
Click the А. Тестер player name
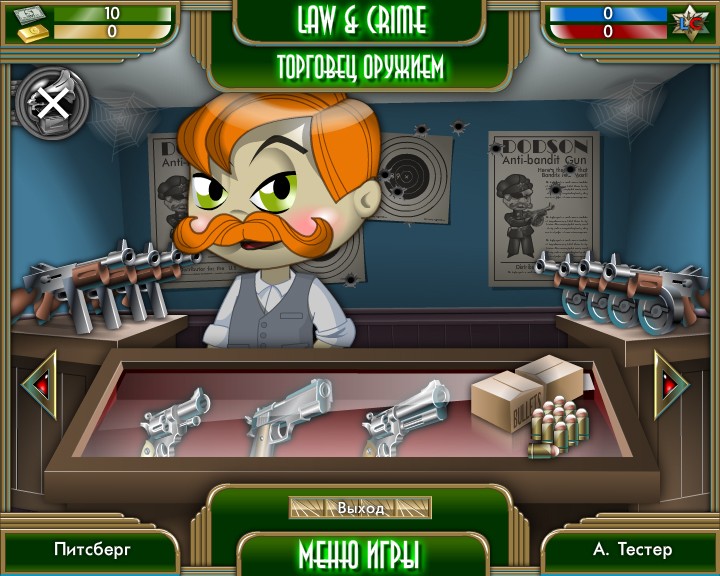point(632,549)
